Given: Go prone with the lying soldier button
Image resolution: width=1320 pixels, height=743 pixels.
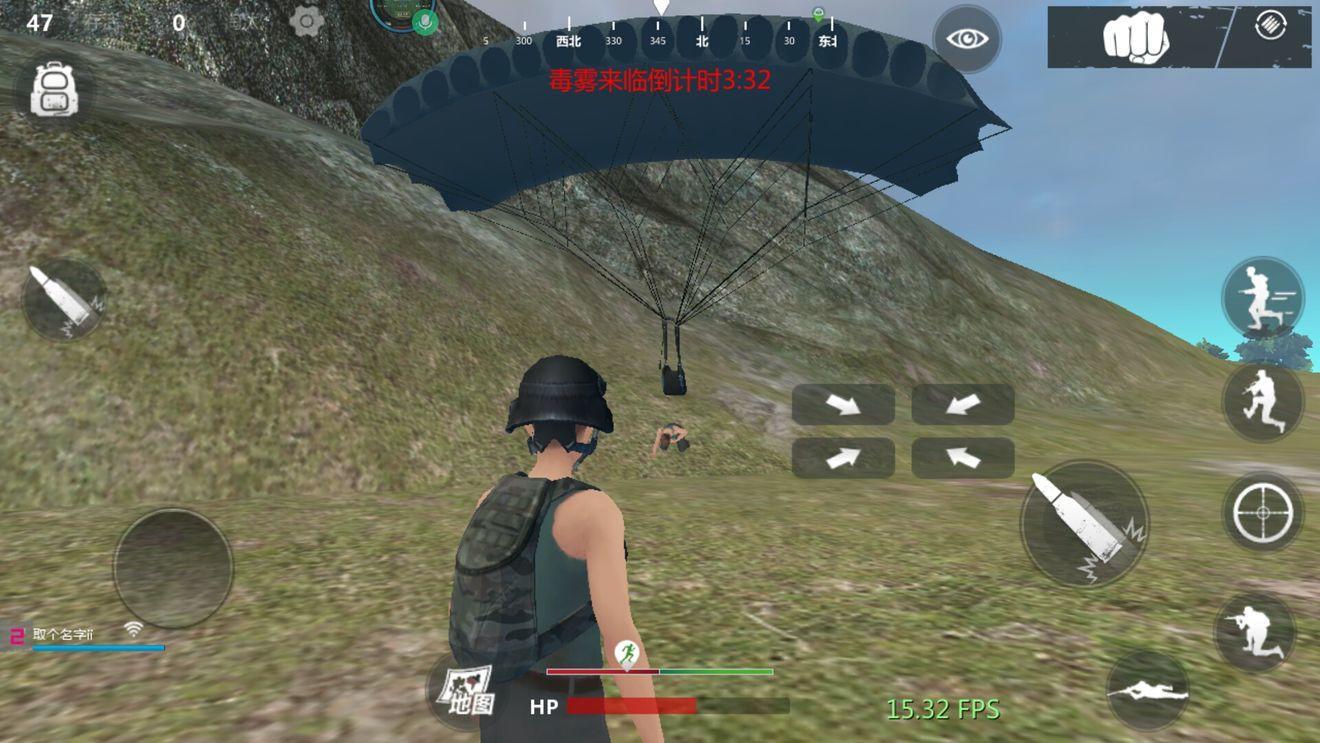Looking at the screenshot, I should pos(1148,690).
